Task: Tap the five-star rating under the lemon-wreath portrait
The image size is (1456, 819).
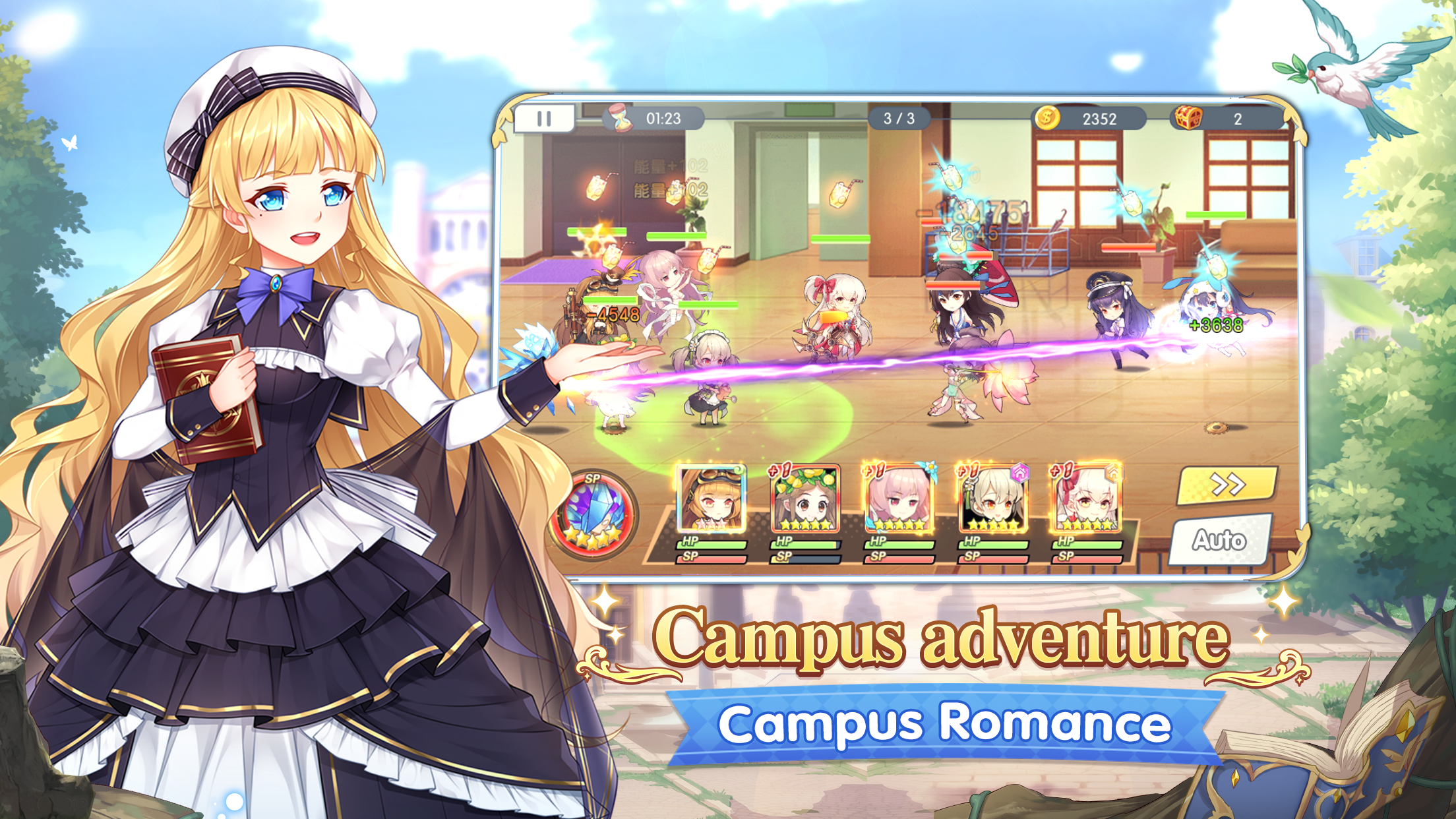Action: [x=806, y=525]
